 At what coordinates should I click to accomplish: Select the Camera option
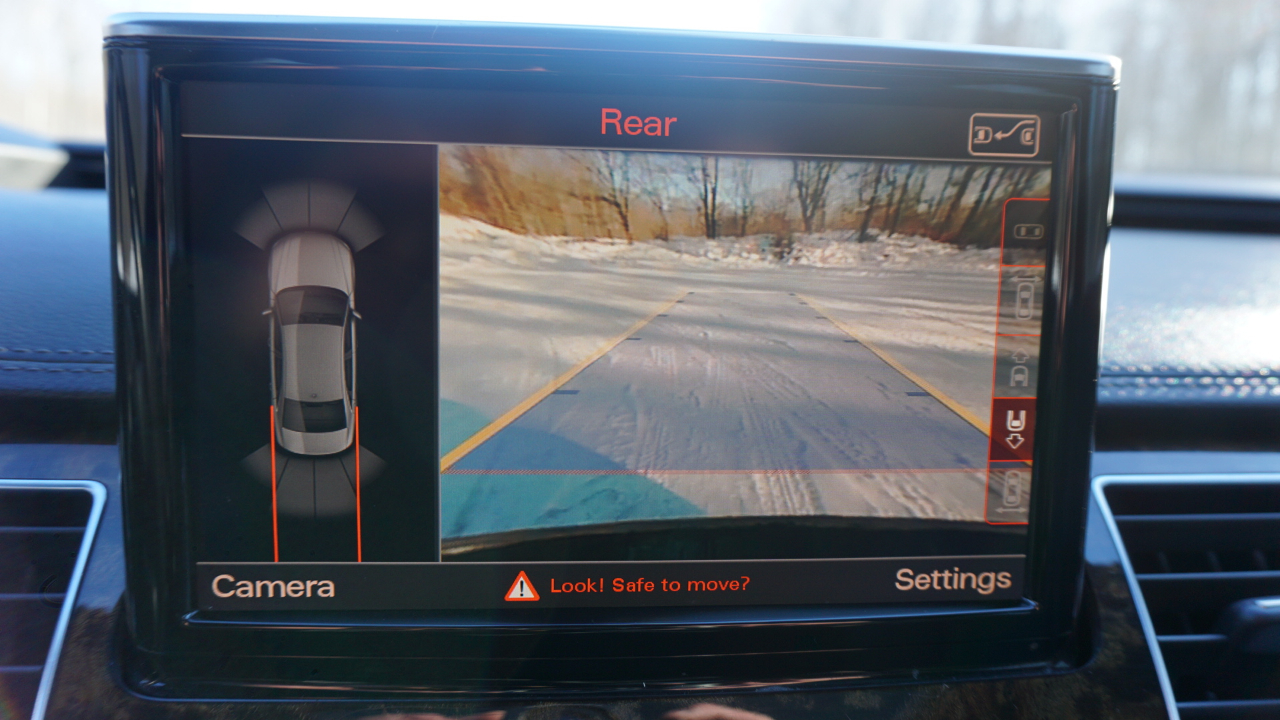(x=273, y=587)
